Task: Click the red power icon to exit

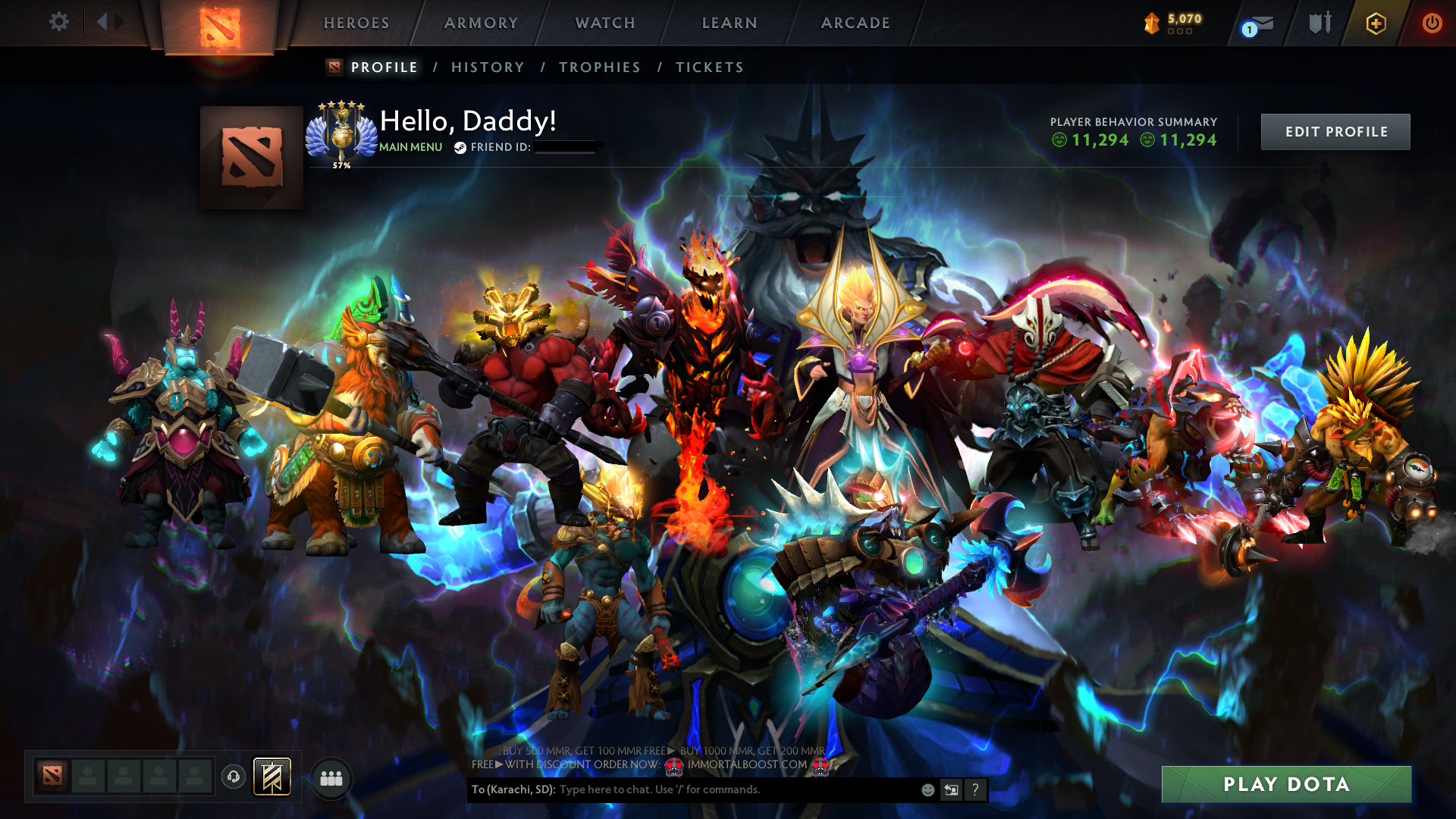Action: (1432, 23)
